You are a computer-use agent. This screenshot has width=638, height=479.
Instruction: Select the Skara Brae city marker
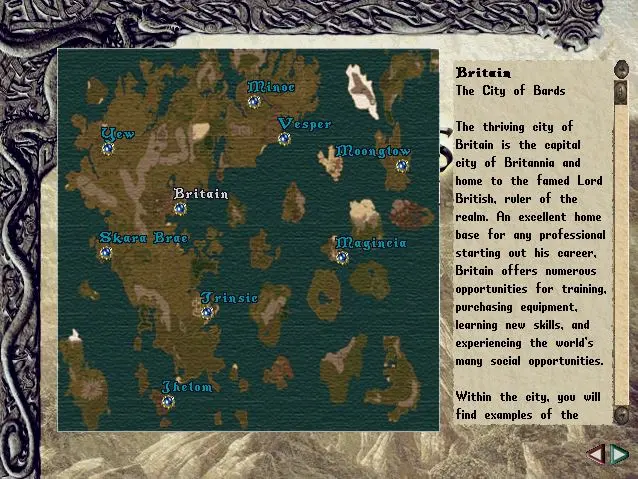[x=105, y=252]
